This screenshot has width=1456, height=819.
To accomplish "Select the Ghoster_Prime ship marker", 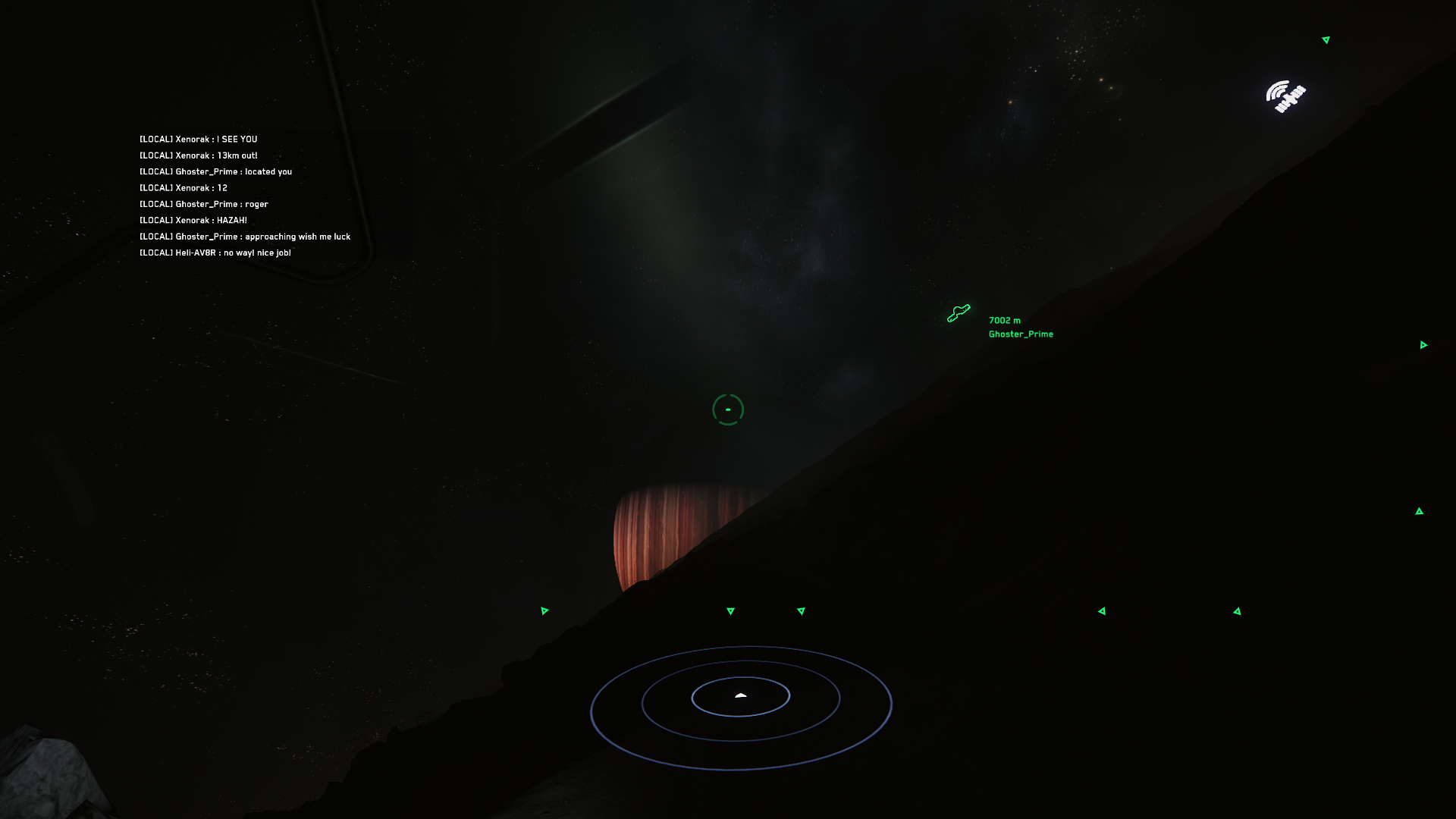I will click(x=959, y=312).
